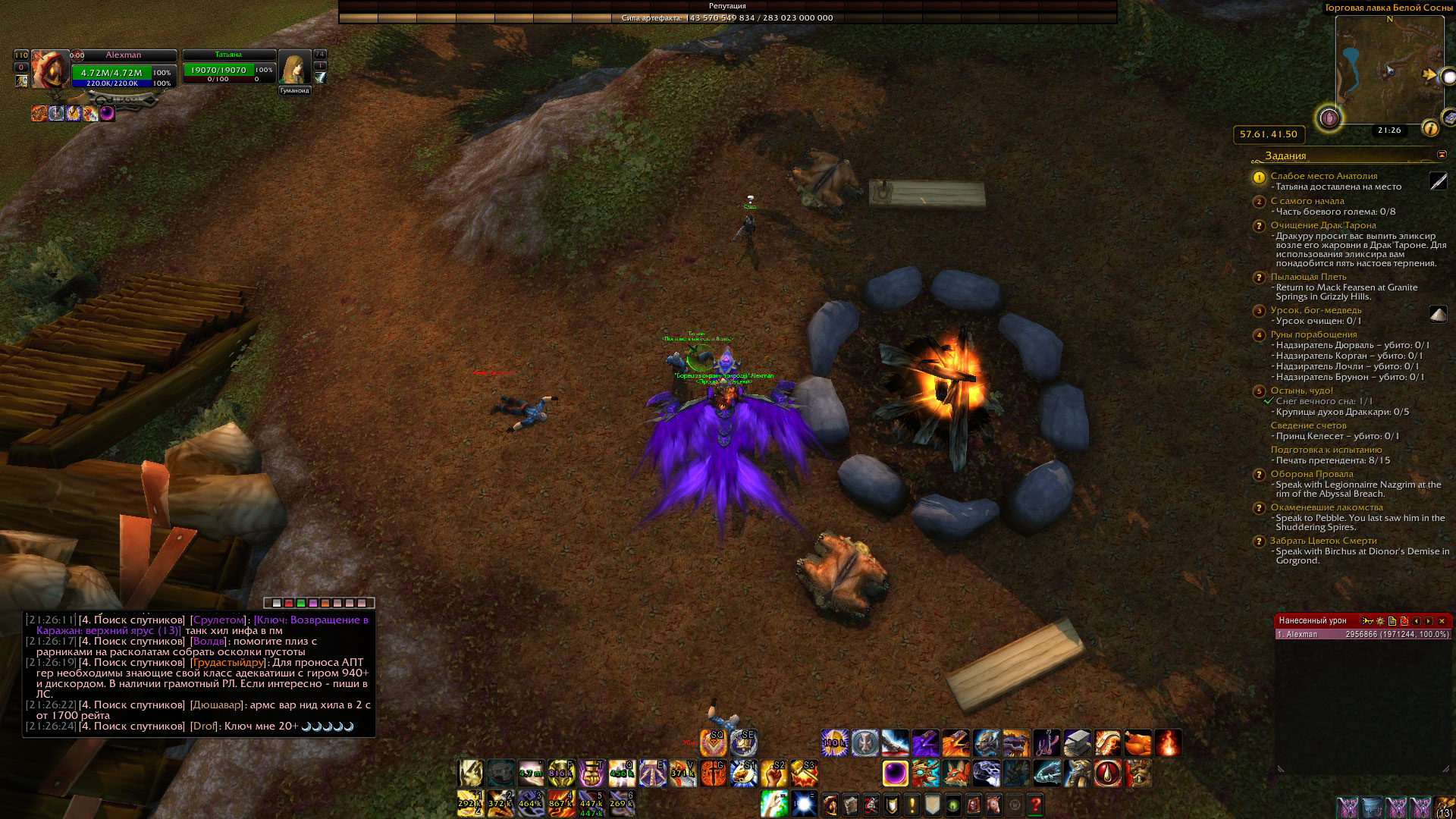The height and width of the screenshot is (819, 1456).
Task: Activate the ability bound to S2
Action: point(773,773)
